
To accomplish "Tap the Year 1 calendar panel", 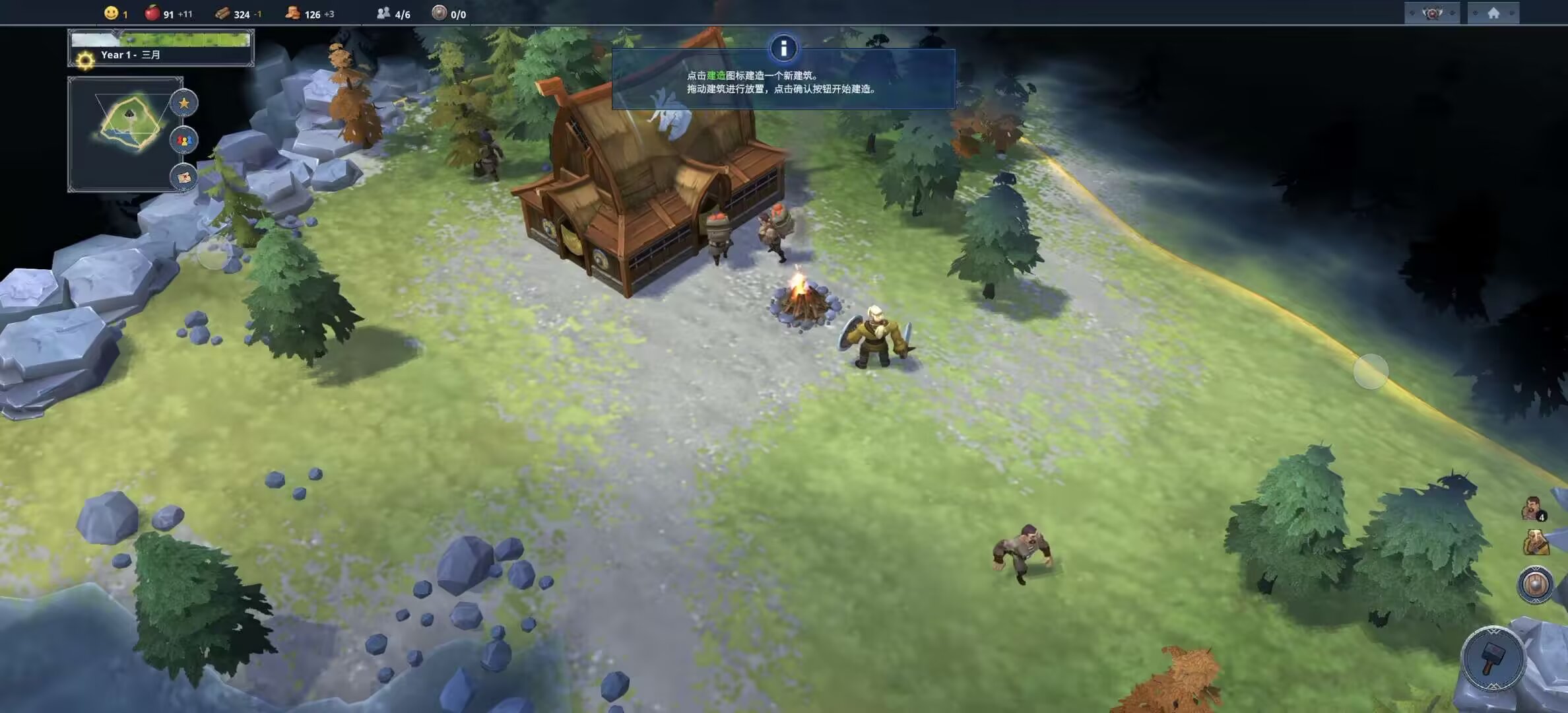I will click(x=161, y=48).
